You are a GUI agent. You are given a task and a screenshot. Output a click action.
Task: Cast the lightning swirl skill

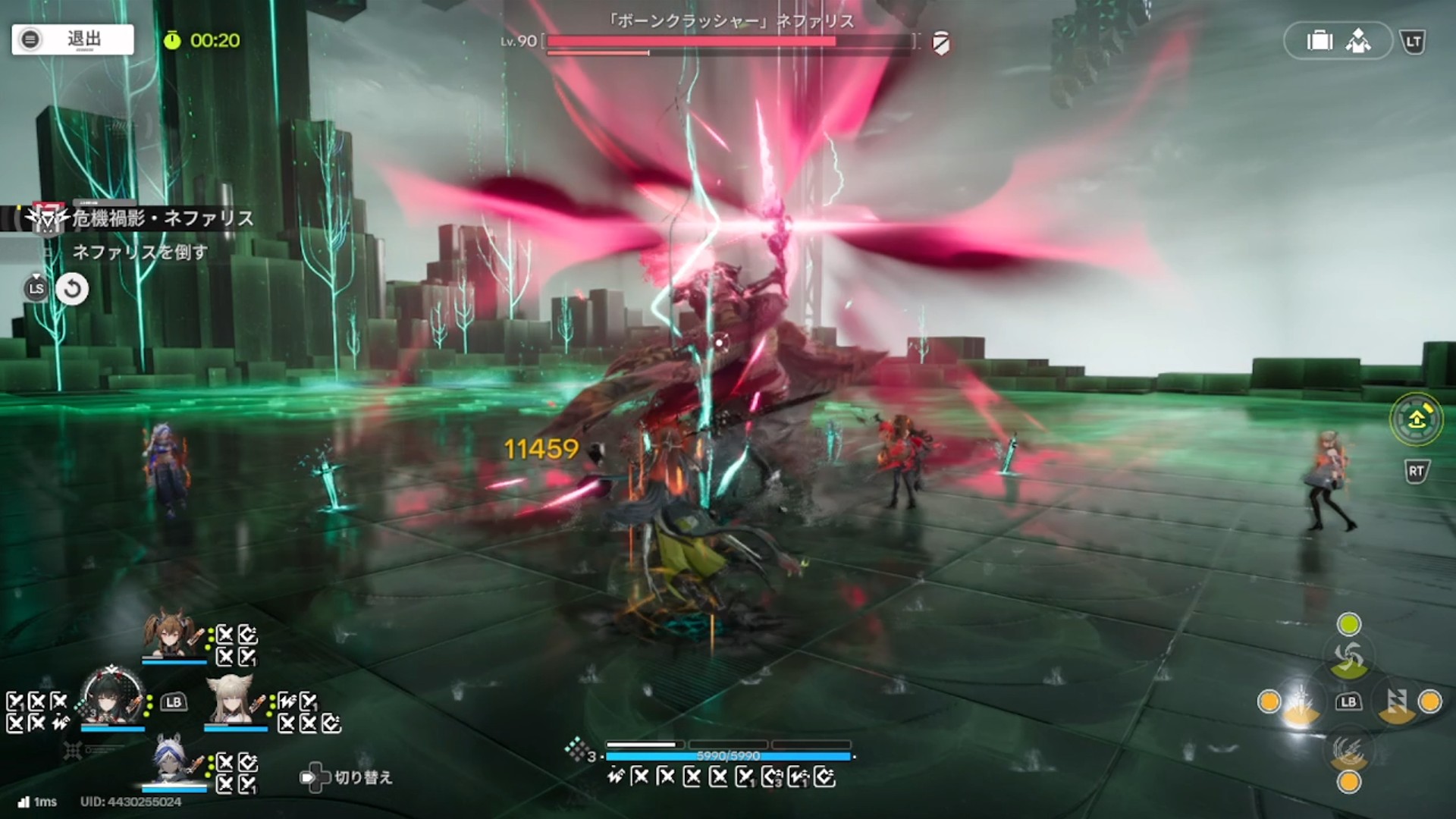pyautogui.click(x=1348, y=750)
